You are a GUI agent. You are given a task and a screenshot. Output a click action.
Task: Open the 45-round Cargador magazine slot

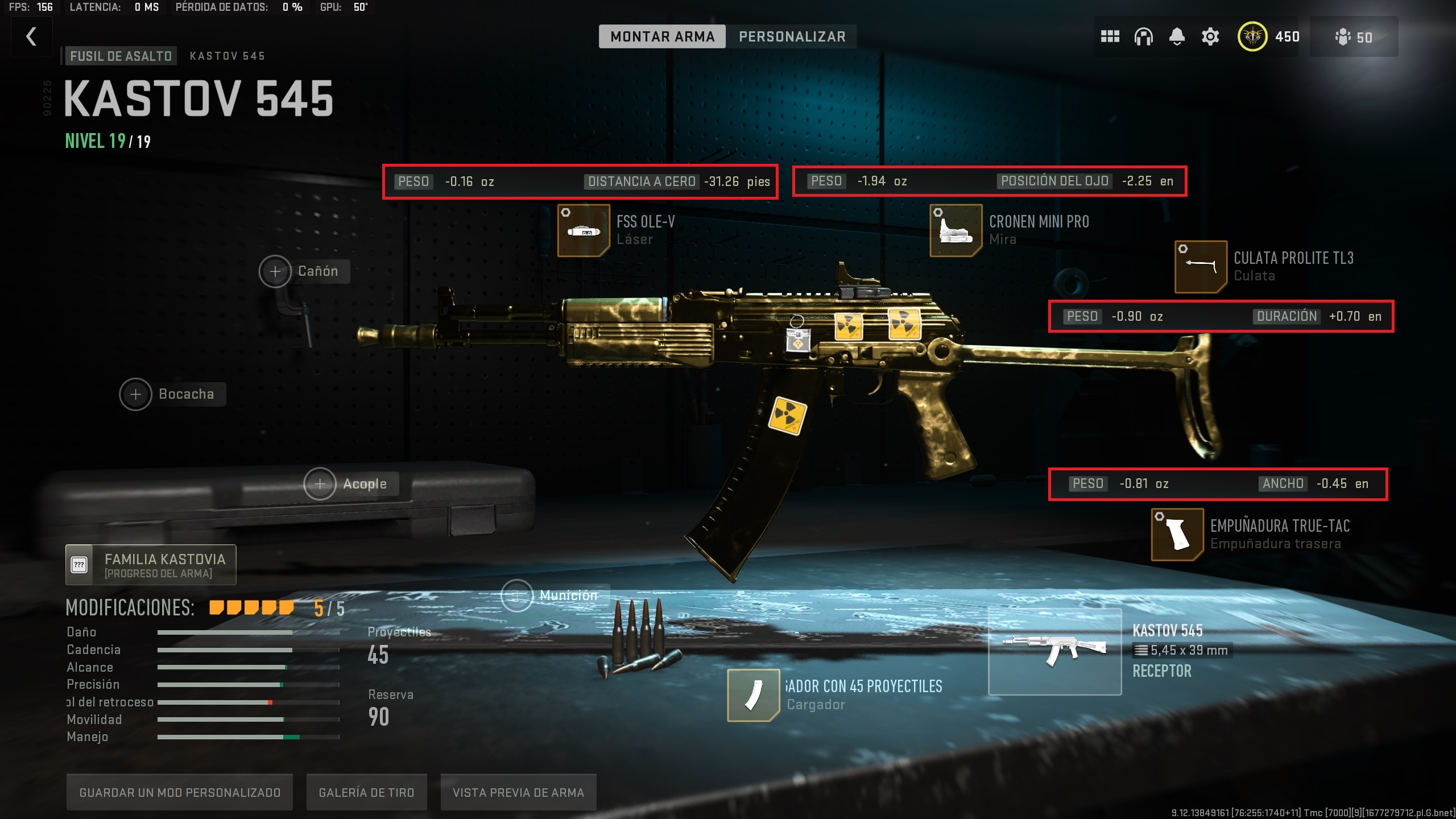[x=754, y=695]
